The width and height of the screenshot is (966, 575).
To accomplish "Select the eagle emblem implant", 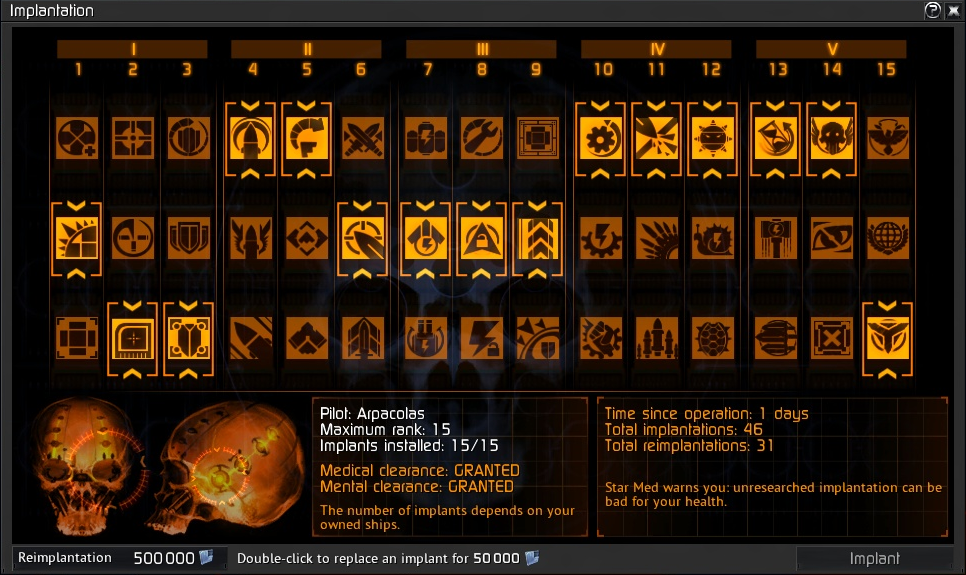I will (886, 138).
